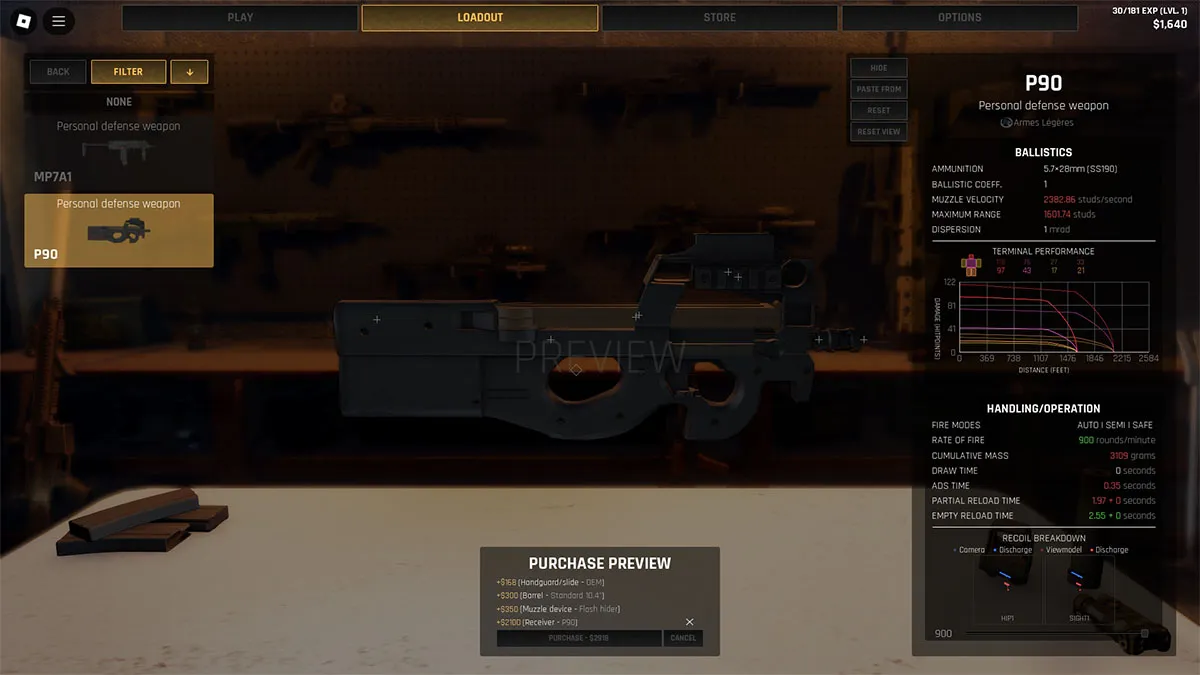1200x675 pixels.
Task: Click the Reset View button
Action: [x=879, y=131]
